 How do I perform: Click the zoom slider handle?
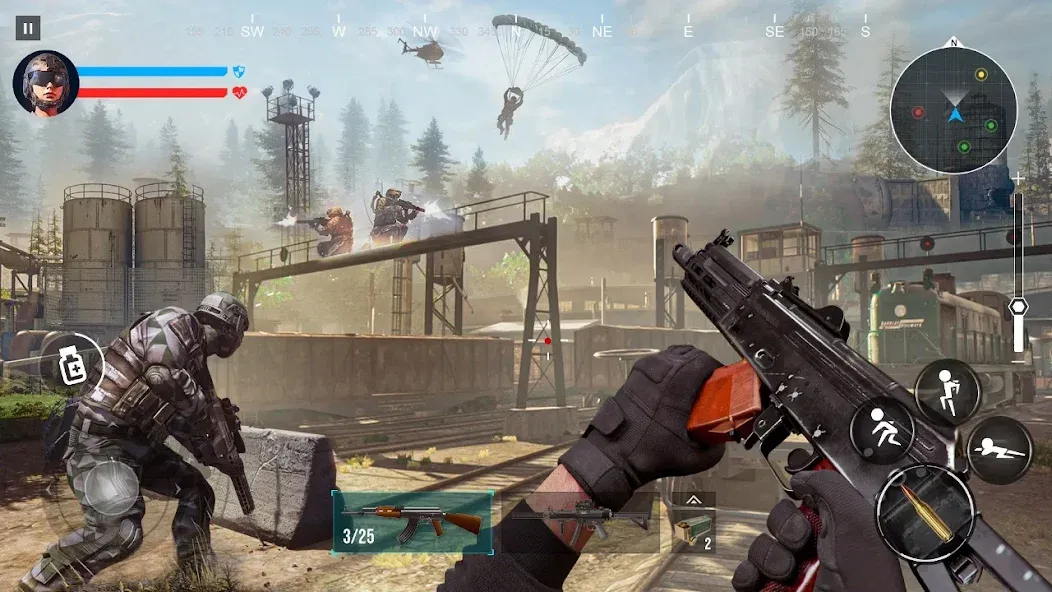(1018, 307)
